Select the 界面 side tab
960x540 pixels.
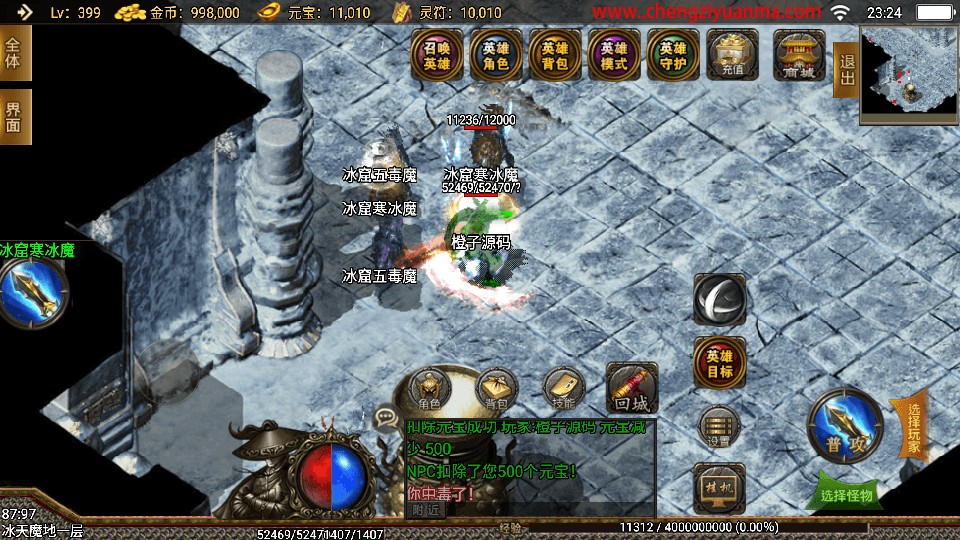(x=14, y=117)
